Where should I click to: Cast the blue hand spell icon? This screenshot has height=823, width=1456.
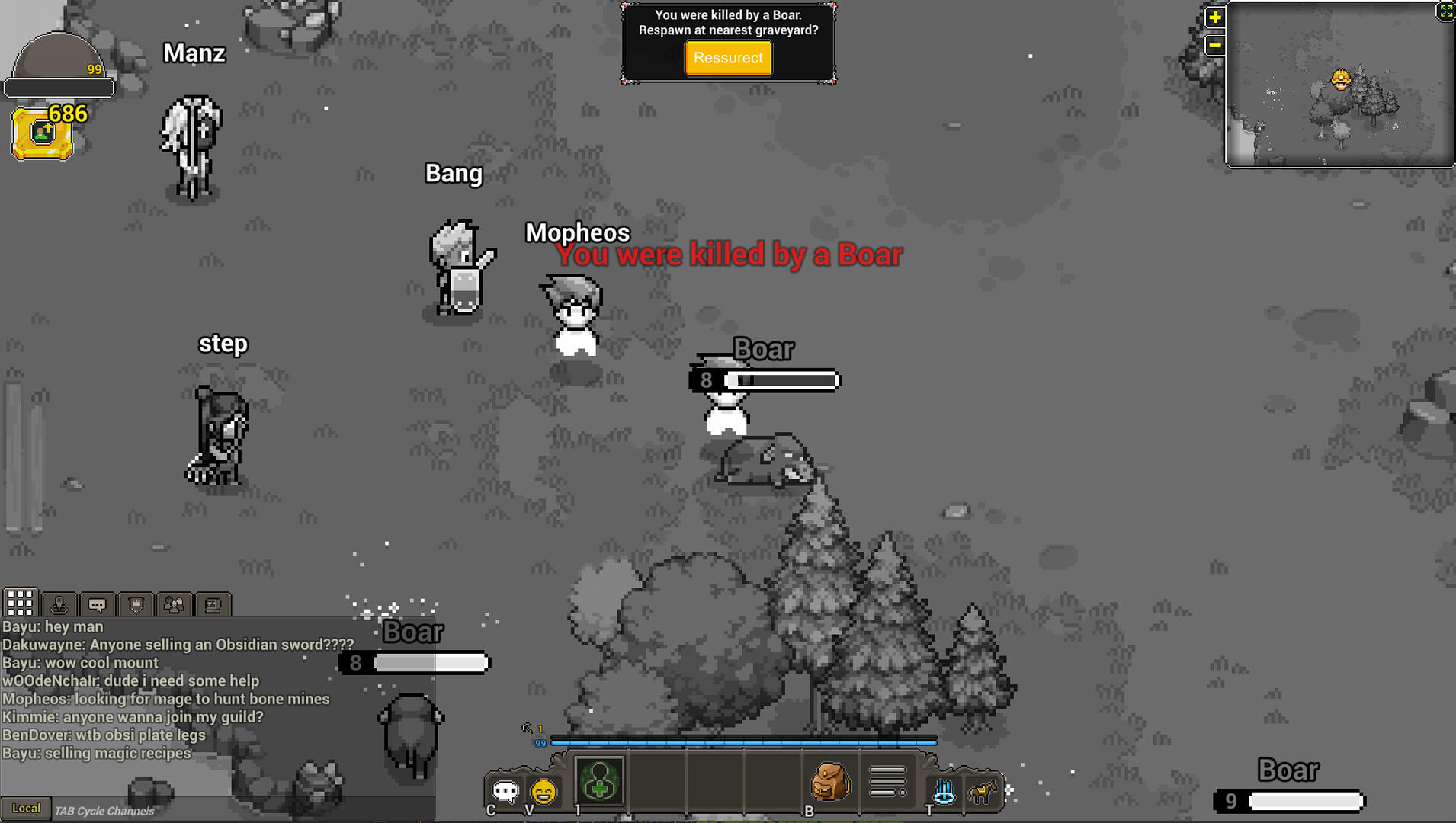pos(944,793)
